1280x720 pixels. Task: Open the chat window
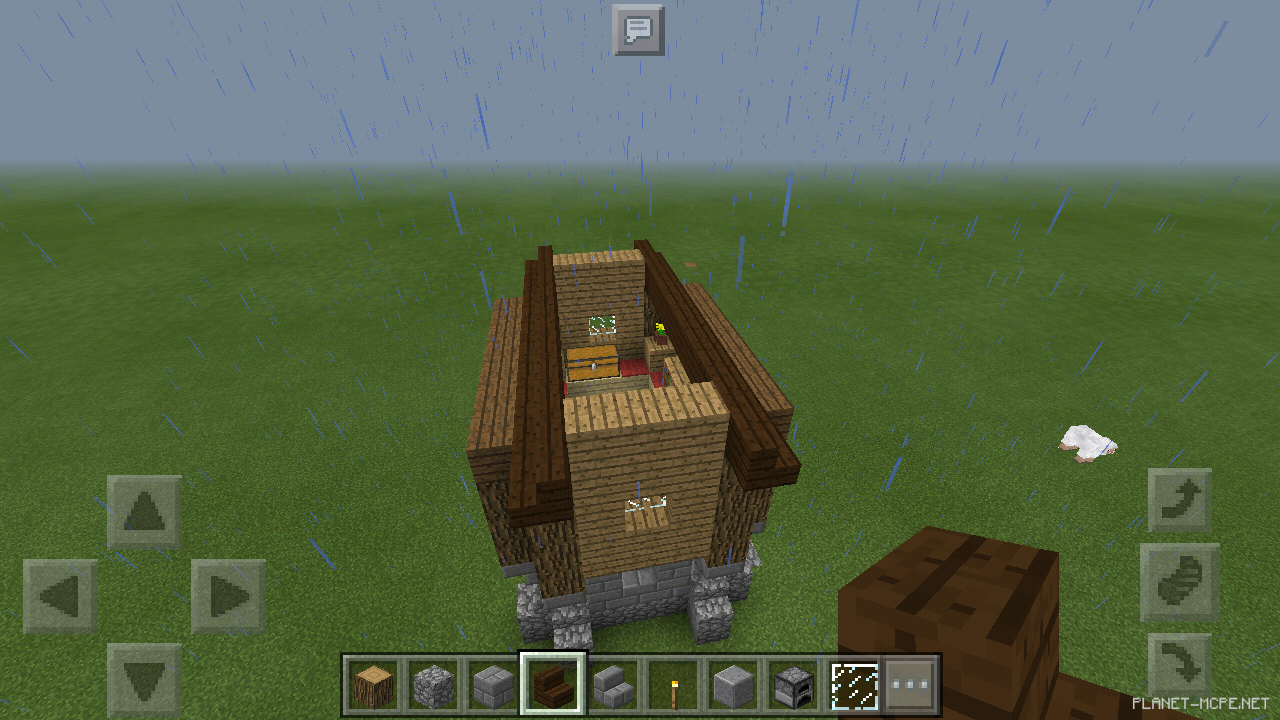pyautogui.click(x=639, y=30)
